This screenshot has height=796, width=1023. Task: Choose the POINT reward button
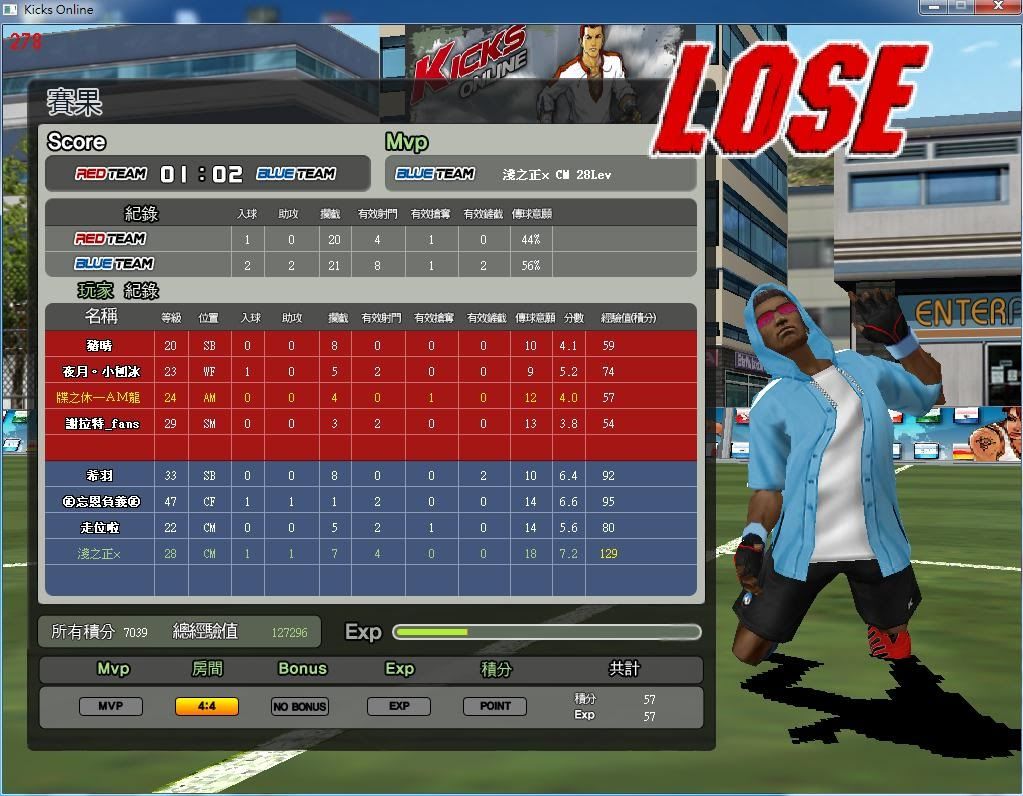(495, 706)
